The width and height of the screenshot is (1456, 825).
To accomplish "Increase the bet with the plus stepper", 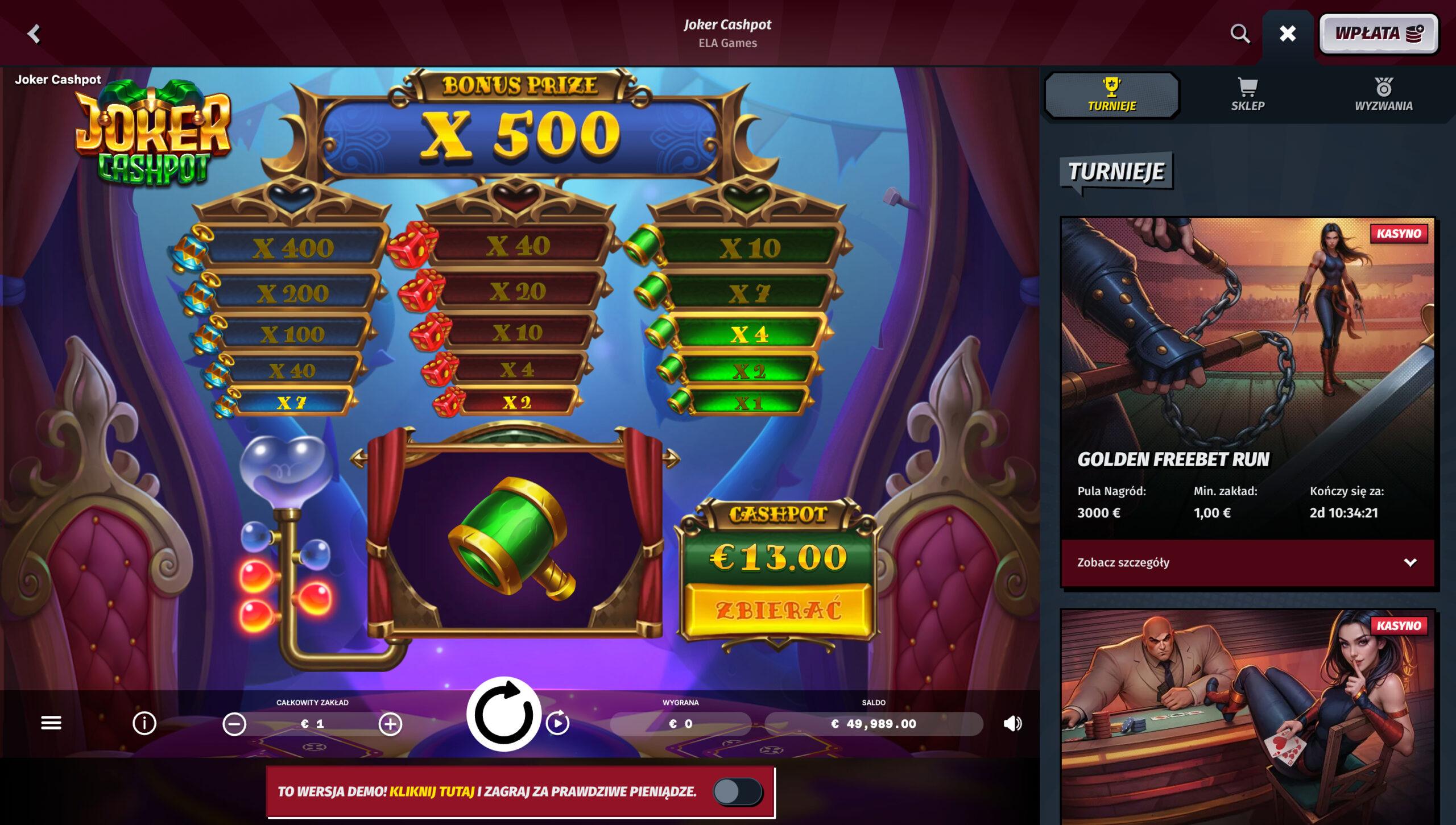I will coord(389,724).
